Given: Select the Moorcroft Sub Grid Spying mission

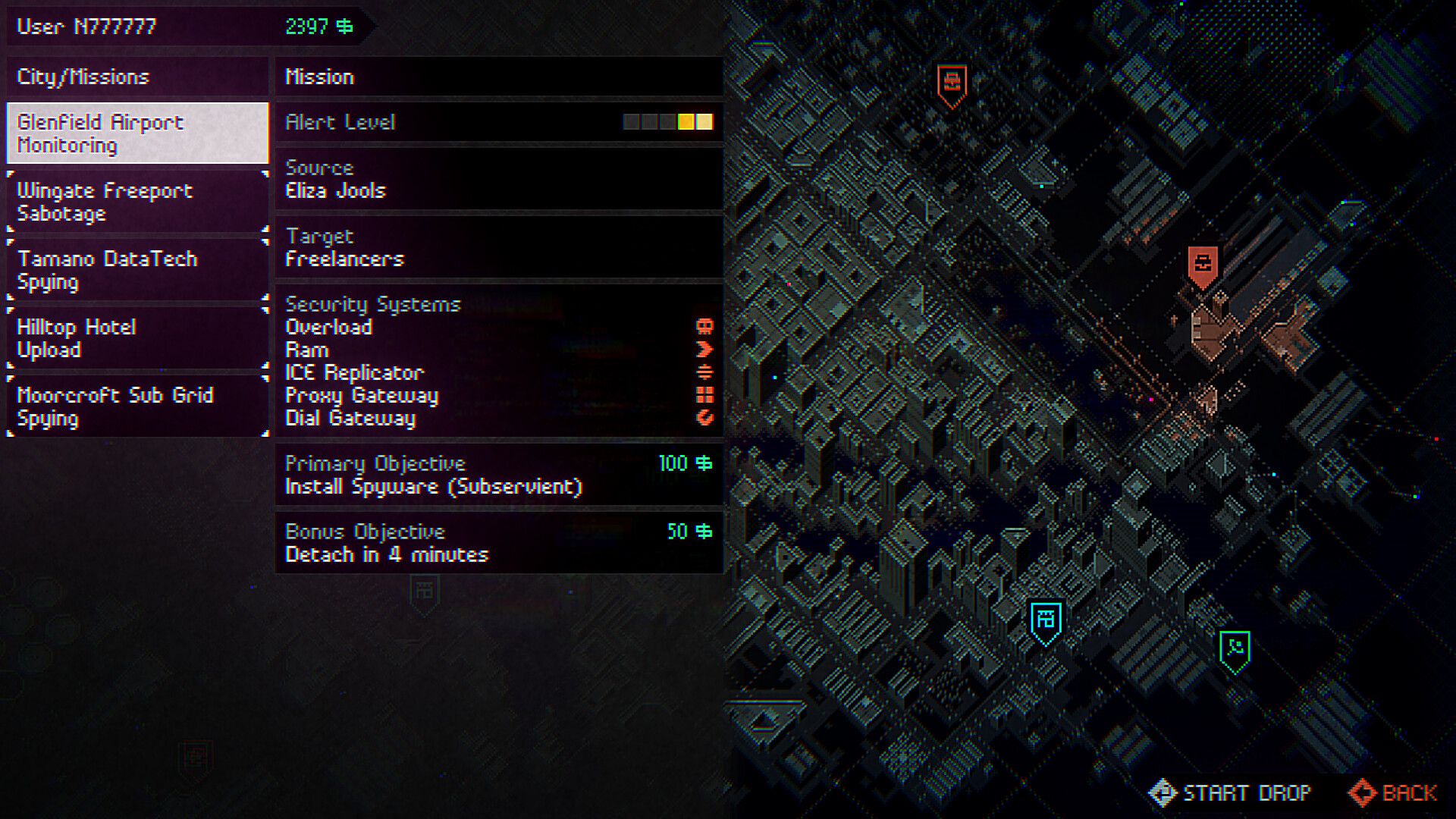Looking at the screenshot, I should tap(137, 406).
